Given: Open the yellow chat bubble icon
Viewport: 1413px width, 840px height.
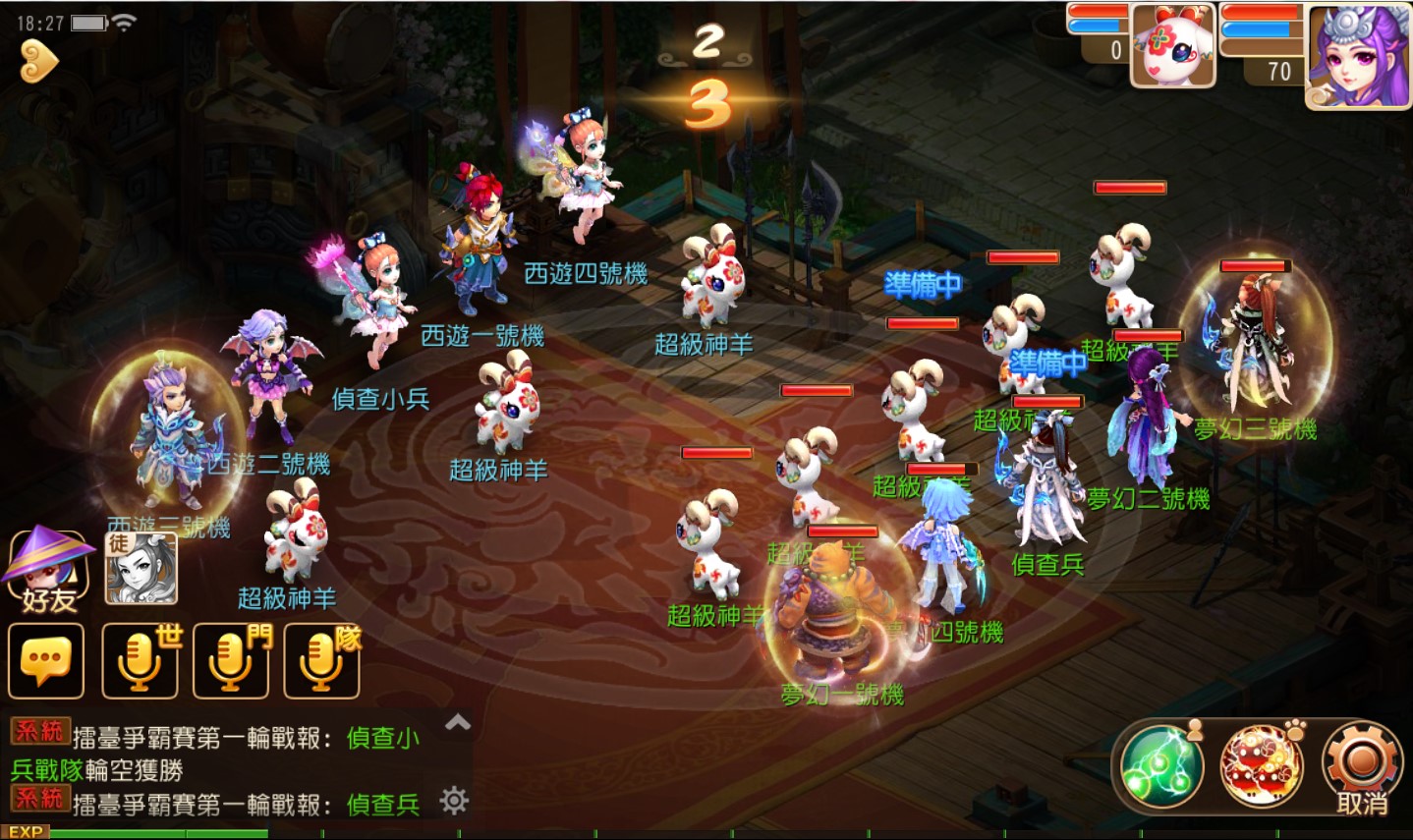Looking at the screenshot, I should (44, 660).
